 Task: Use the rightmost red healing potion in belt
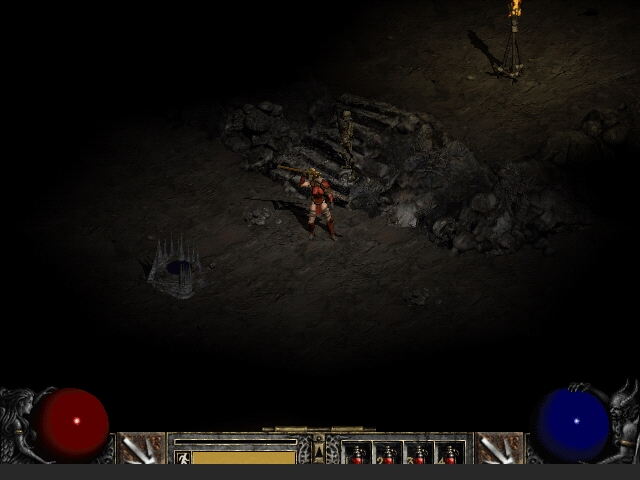(x=450, y=455)
